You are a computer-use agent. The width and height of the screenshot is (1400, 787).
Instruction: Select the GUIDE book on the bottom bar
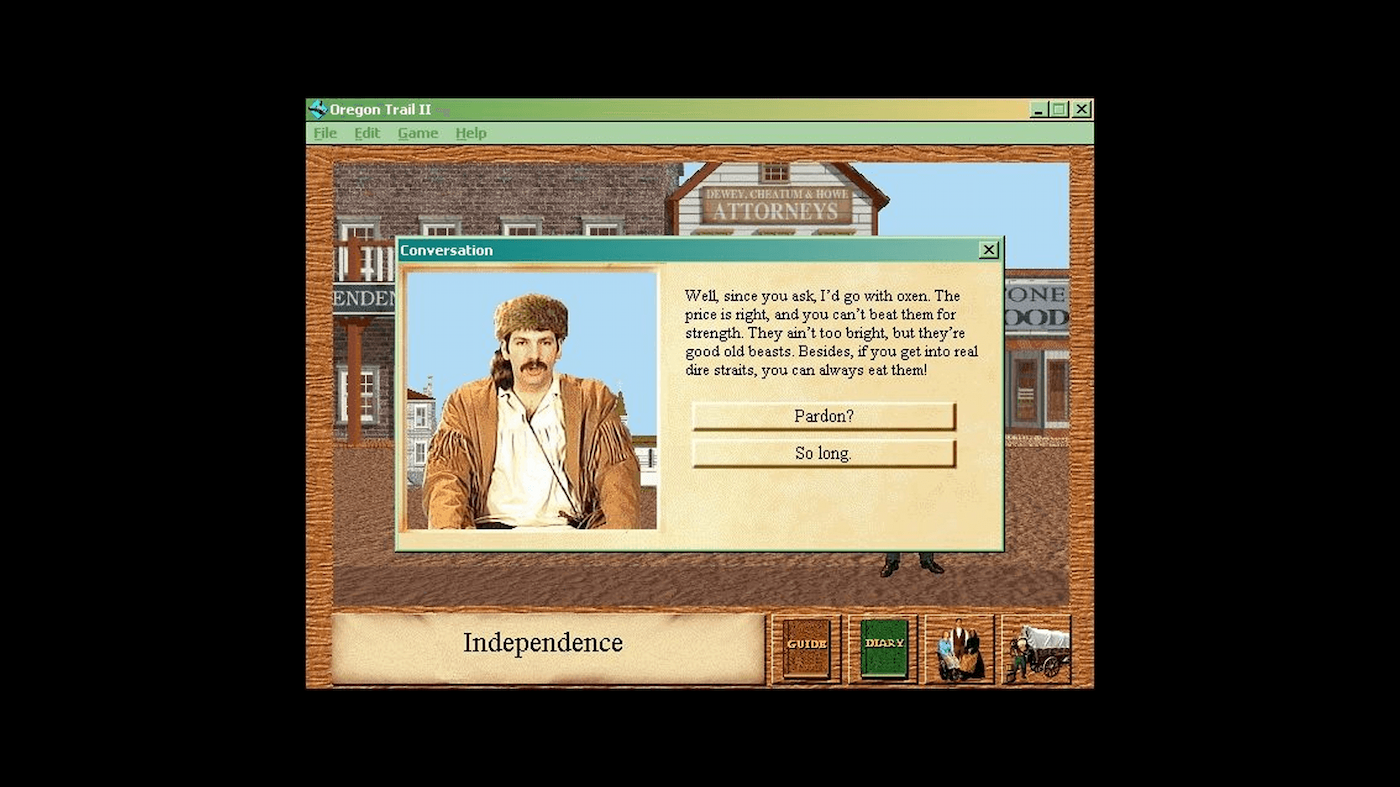point(806,648)
